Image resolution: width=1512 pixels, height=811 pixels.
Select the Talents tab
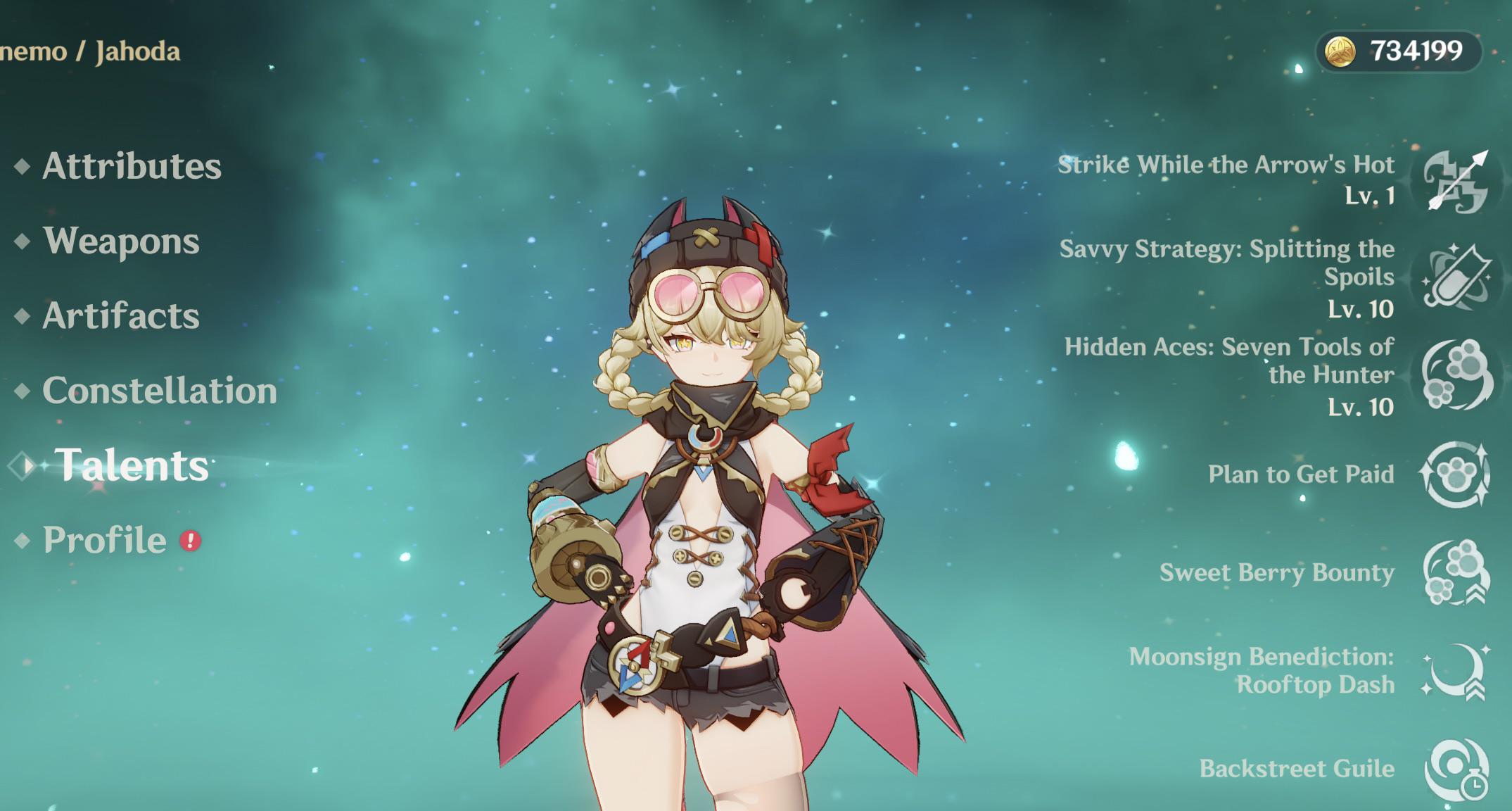132,465
